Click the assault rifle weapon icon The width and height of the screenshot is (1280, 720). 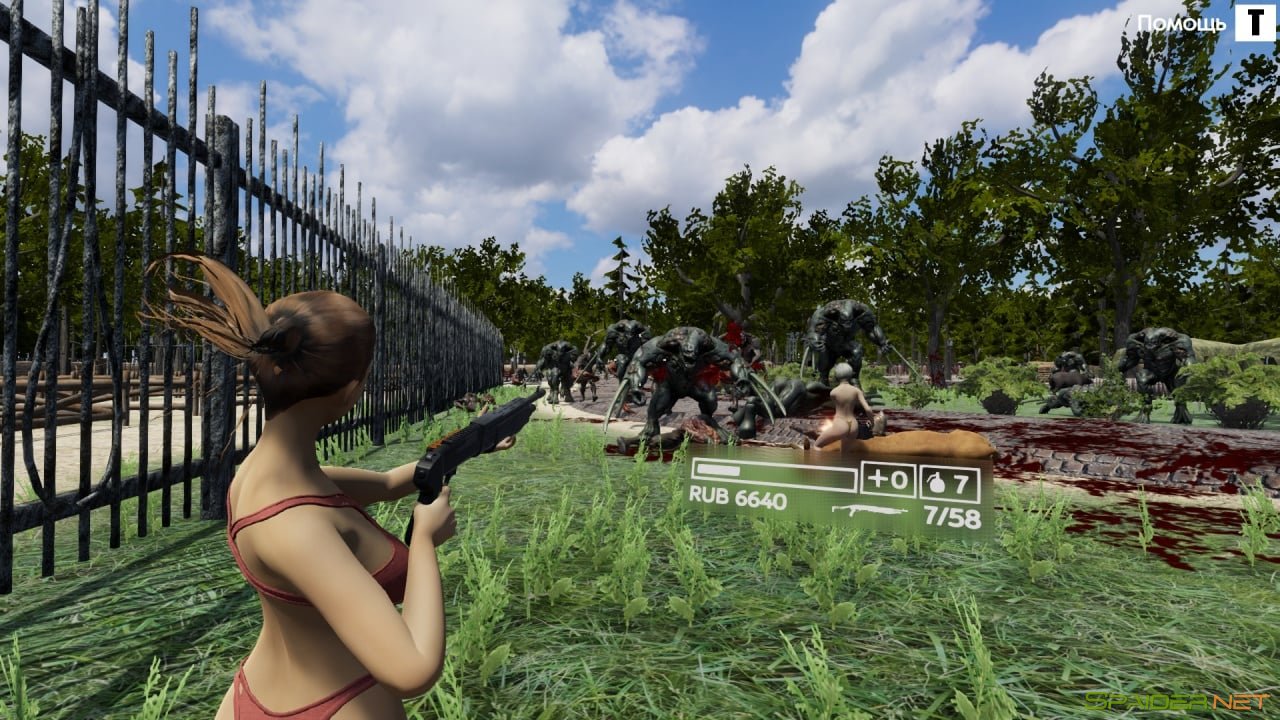pyautogui.click(x=869, y=512)
